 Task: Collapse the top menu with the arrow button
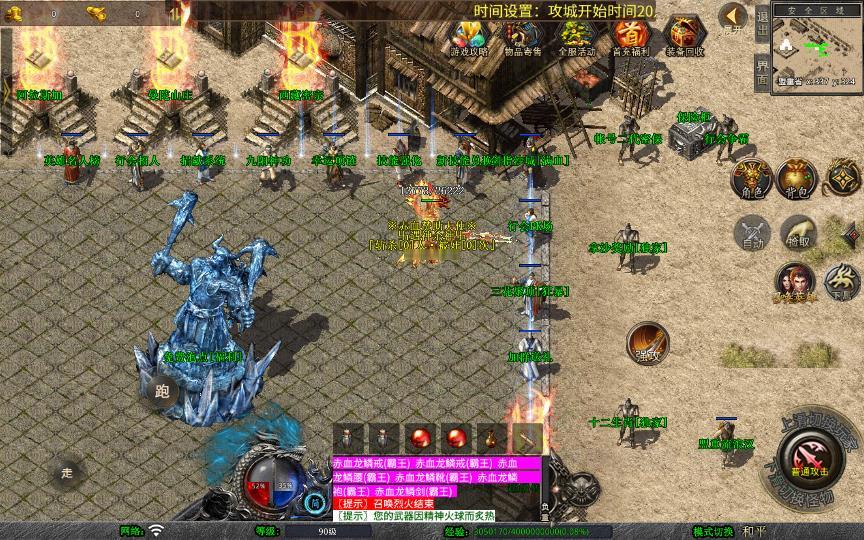[x=732, y=17]
